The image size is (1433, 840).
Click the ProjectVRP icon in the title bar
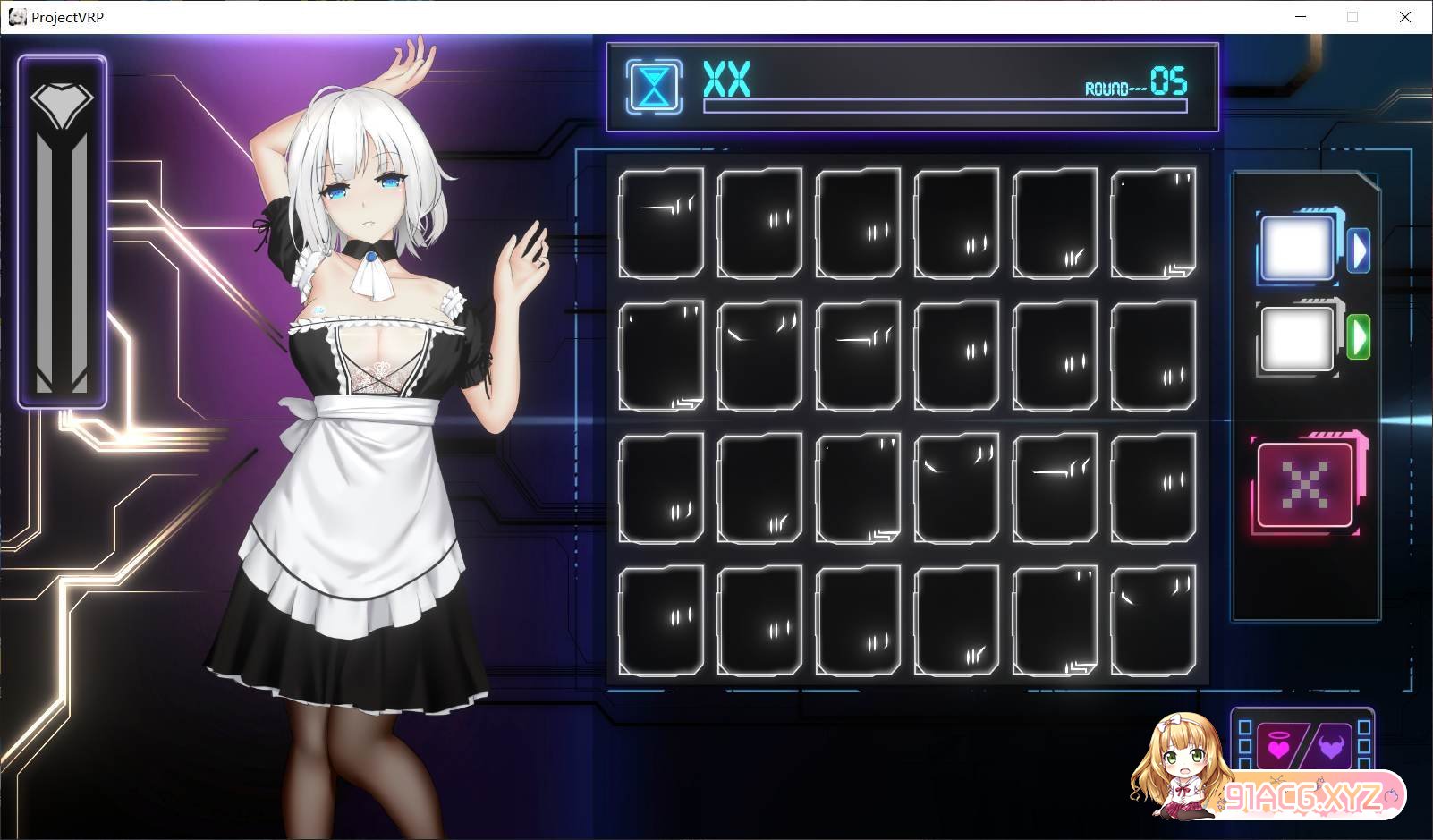18,16
